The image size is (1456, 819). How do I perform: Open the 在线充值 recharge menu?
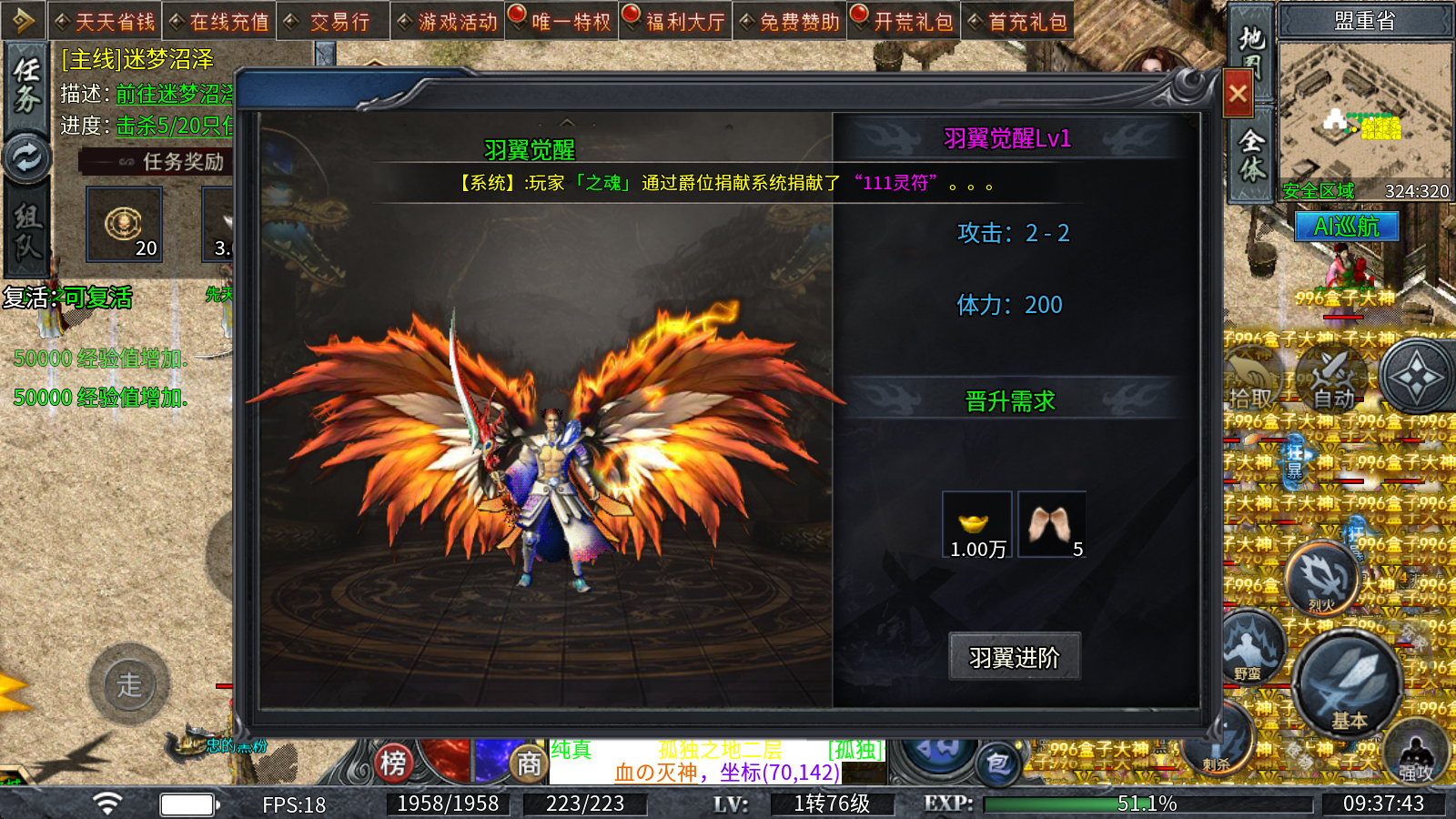point(220,21)
